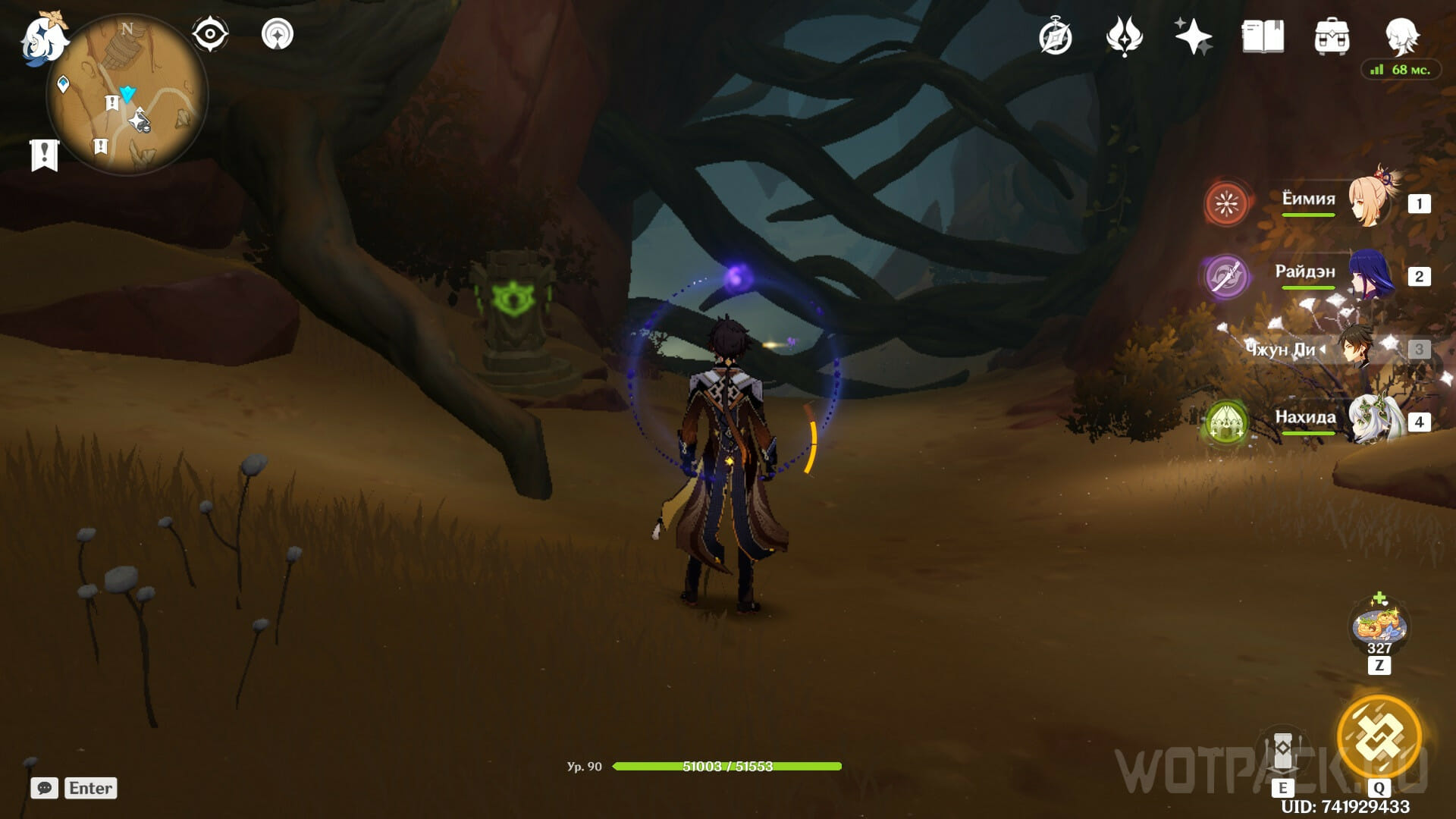Open the Paimon menu icon
This screenshot has width=1456, height=819.
(42, 38)
